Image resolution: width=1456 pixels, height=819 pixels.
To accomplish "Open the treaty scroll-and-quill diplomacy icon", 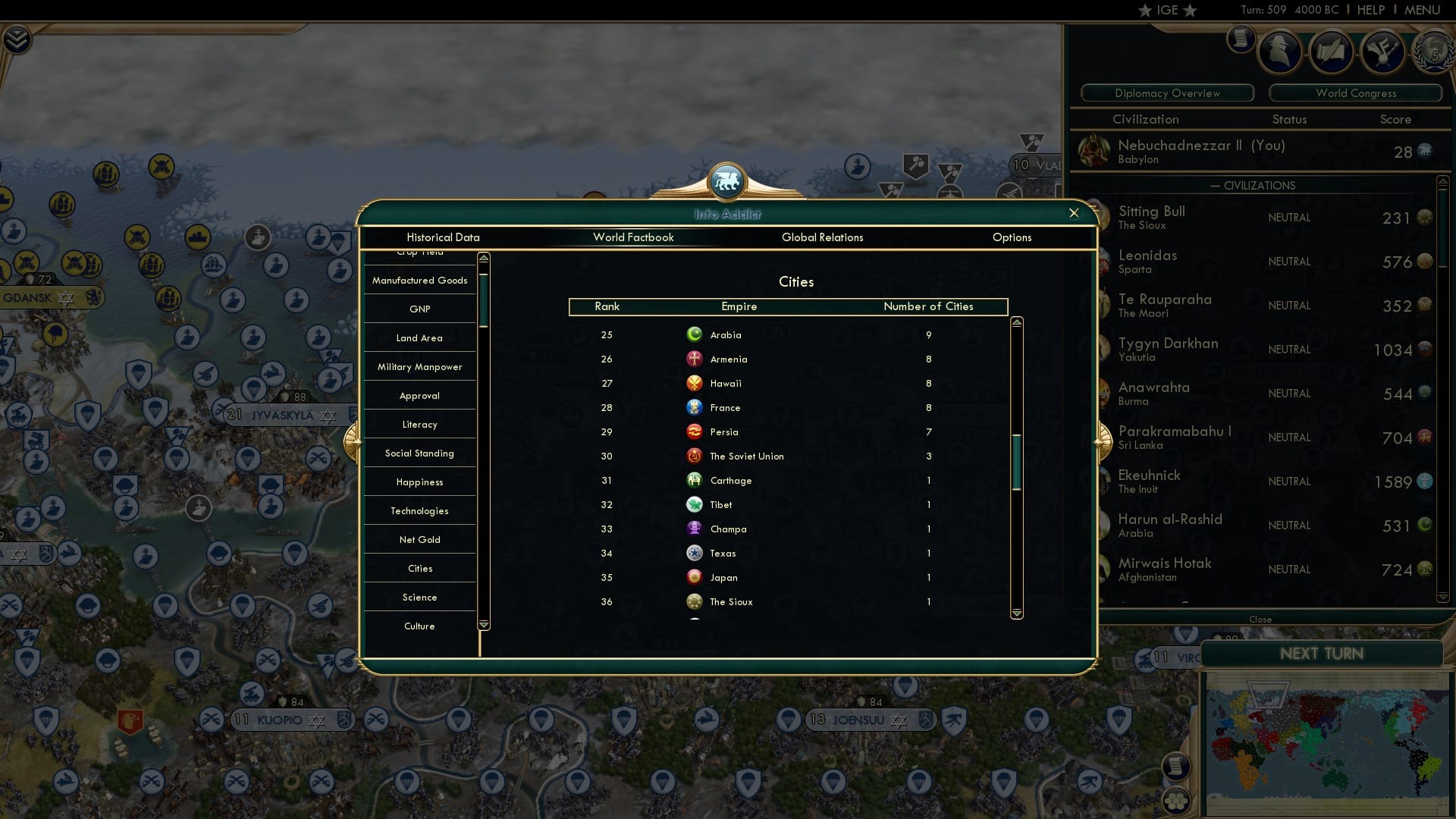I will click(x=1332, y=52).
